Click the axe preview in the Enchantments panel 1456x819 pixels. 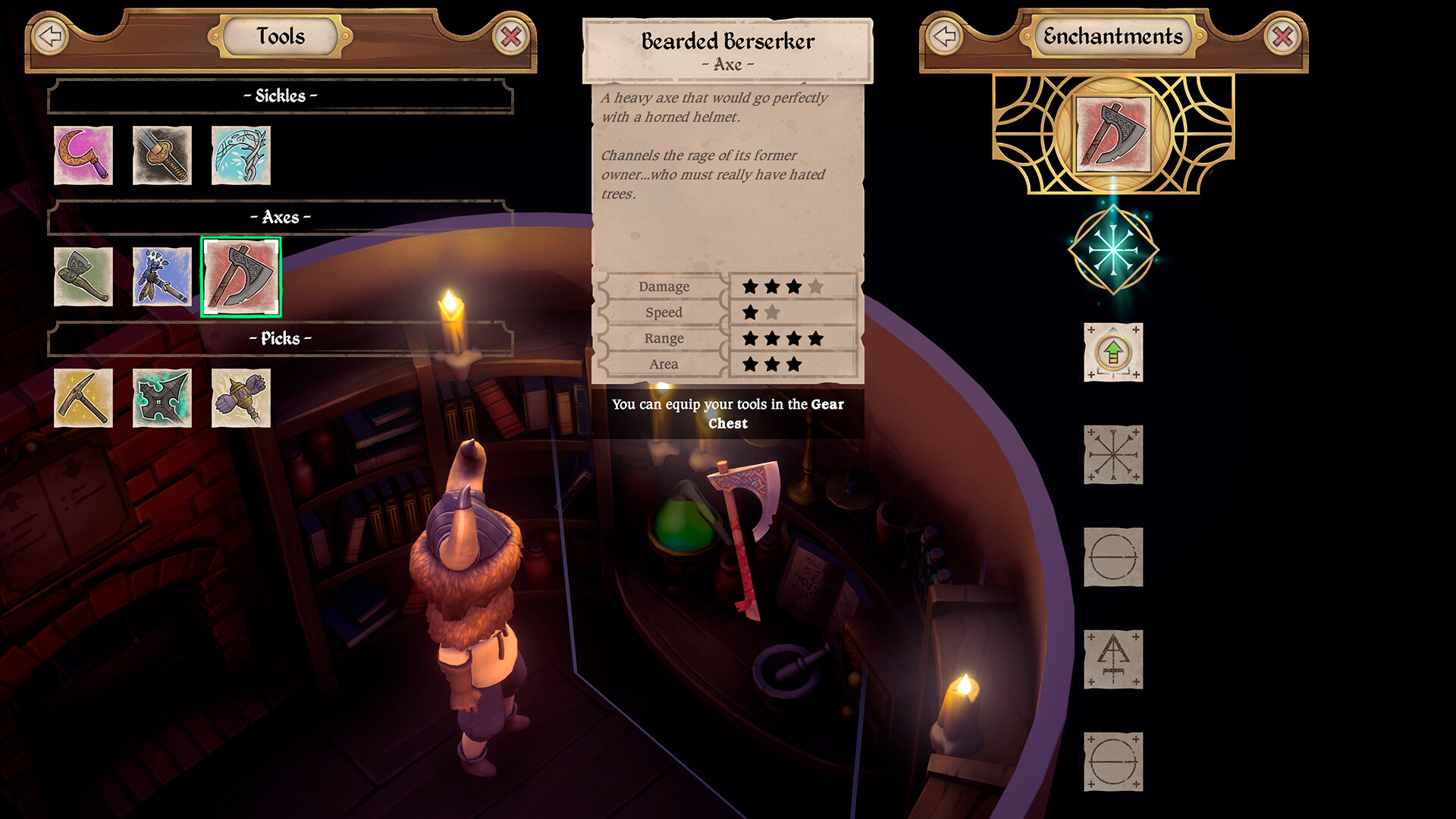click(1112, 135)
